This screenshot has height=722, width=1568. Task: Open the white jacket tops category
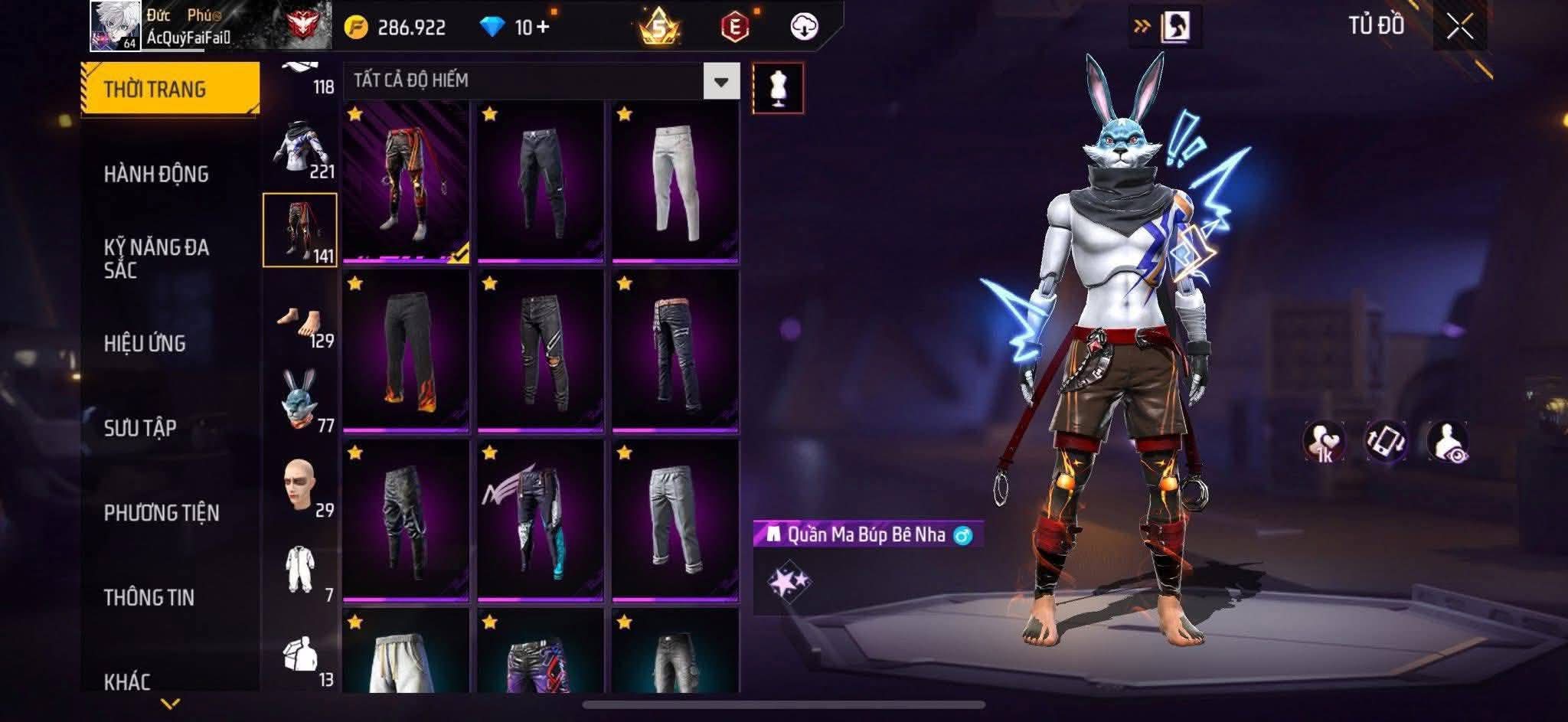299,149
